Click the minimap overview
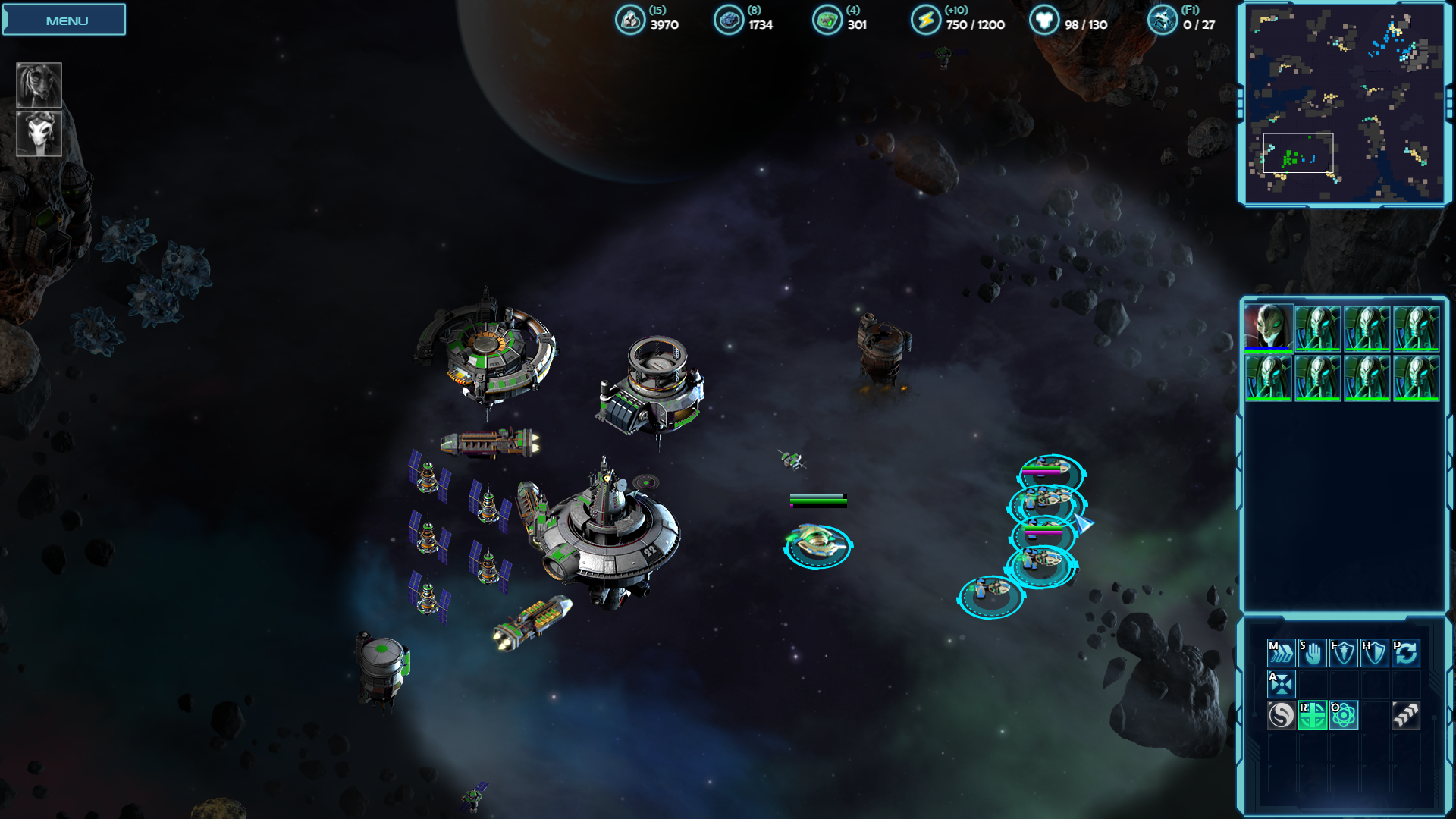This screenshot has height=819, width=1456. [x=1345, y=104]
